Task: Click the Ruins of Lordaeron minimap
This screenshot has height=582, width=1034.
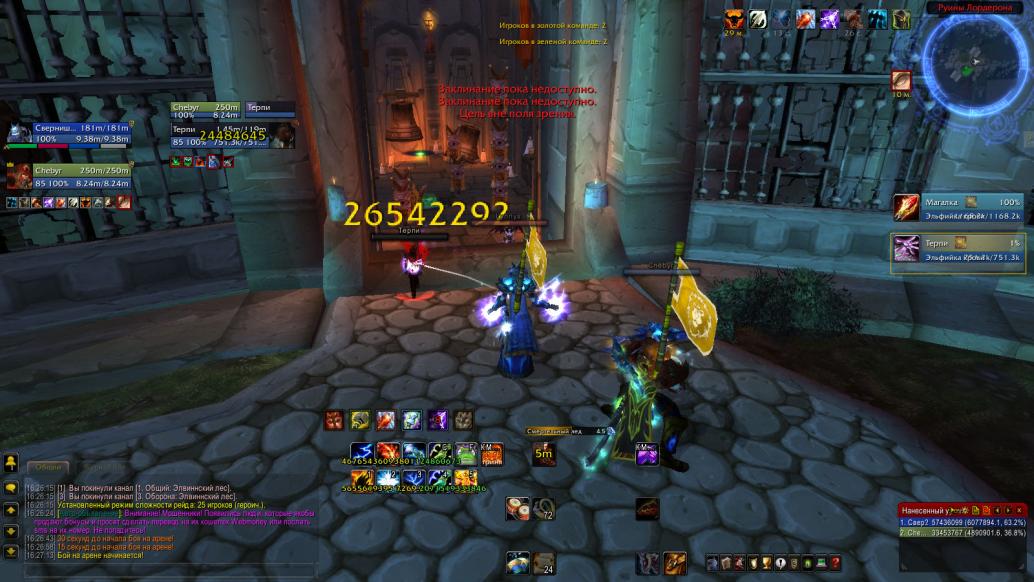Action: coord(973,62)
